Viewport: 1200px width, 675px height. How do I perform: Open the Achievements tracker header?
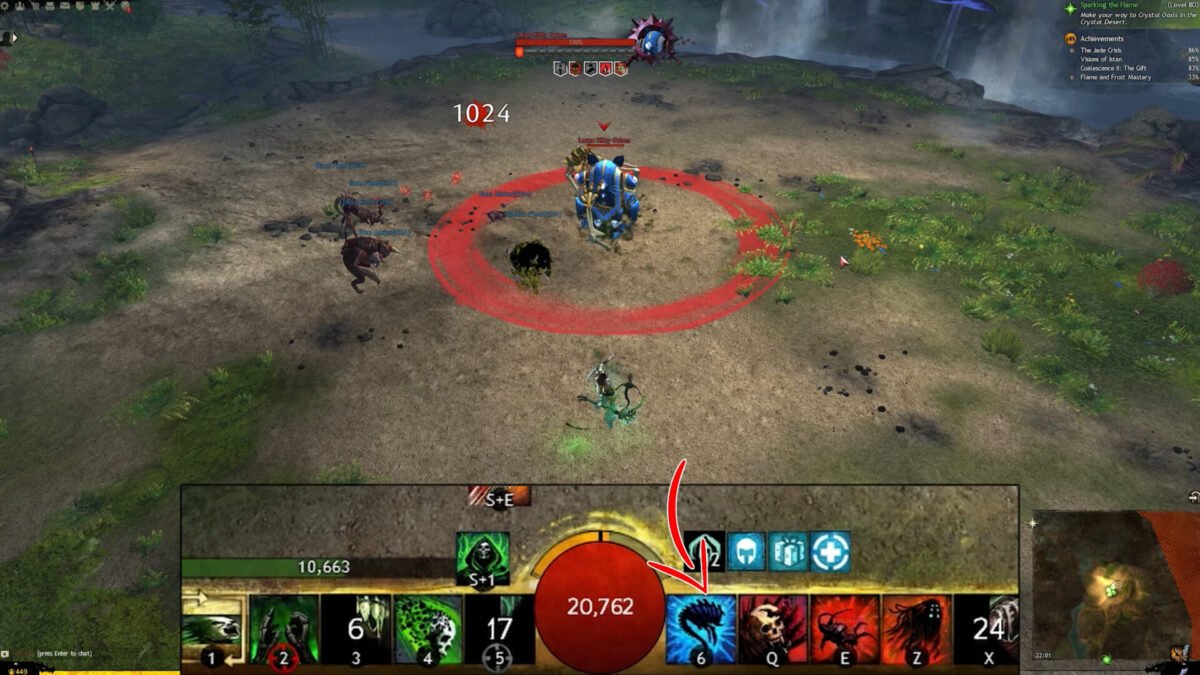tap(1102, 38)
